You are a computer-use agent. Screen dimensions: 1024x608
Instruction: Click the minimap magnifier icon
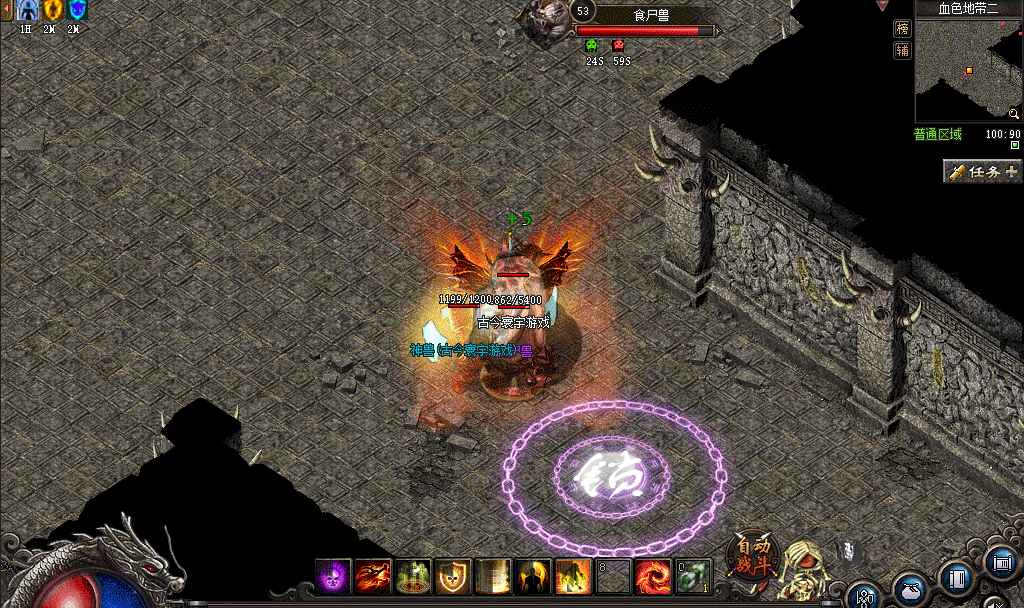(x=1014, y=114)
